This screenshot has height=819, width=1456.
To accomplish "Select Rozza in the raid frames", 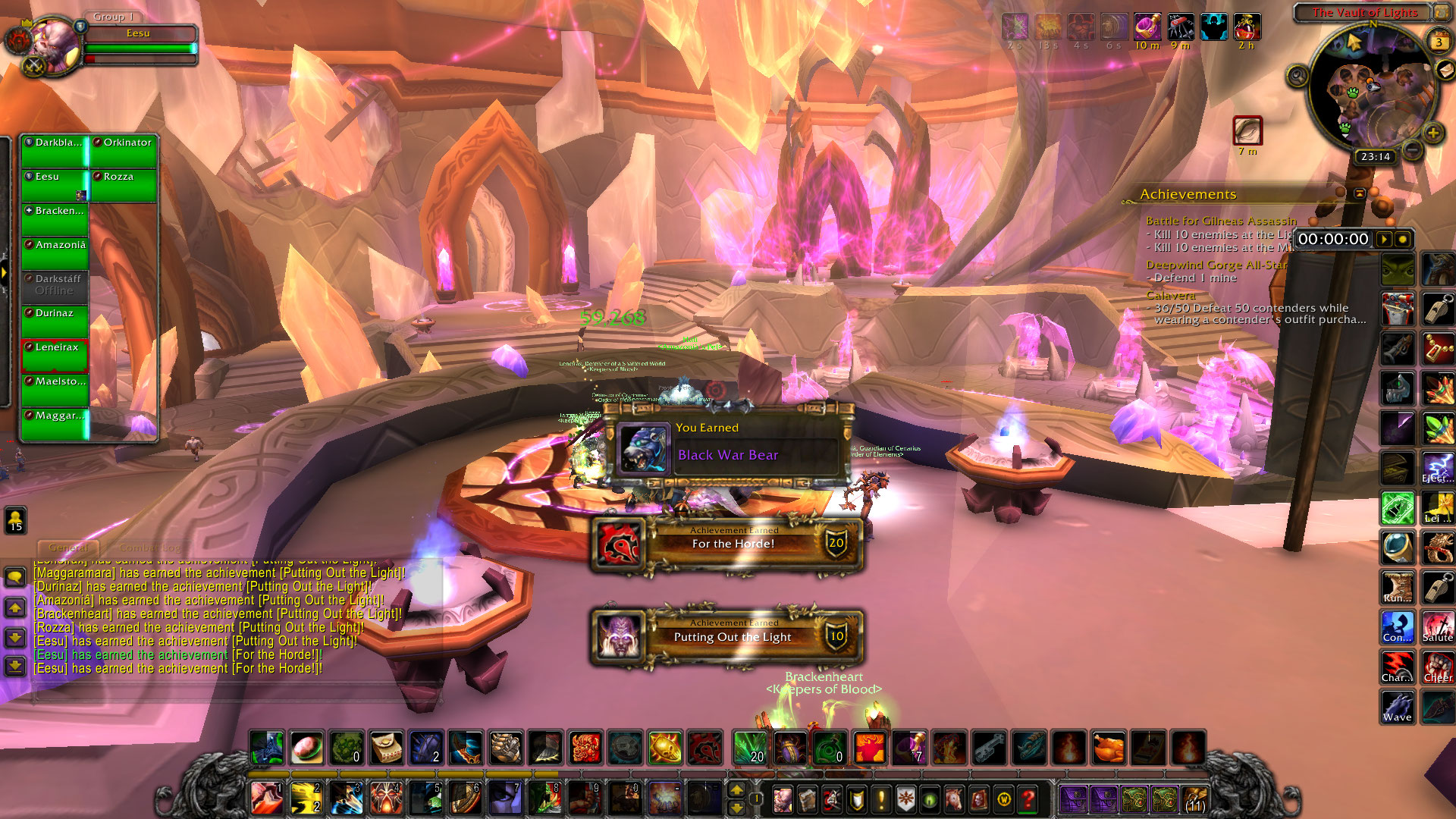I will [x=124, y=186].
